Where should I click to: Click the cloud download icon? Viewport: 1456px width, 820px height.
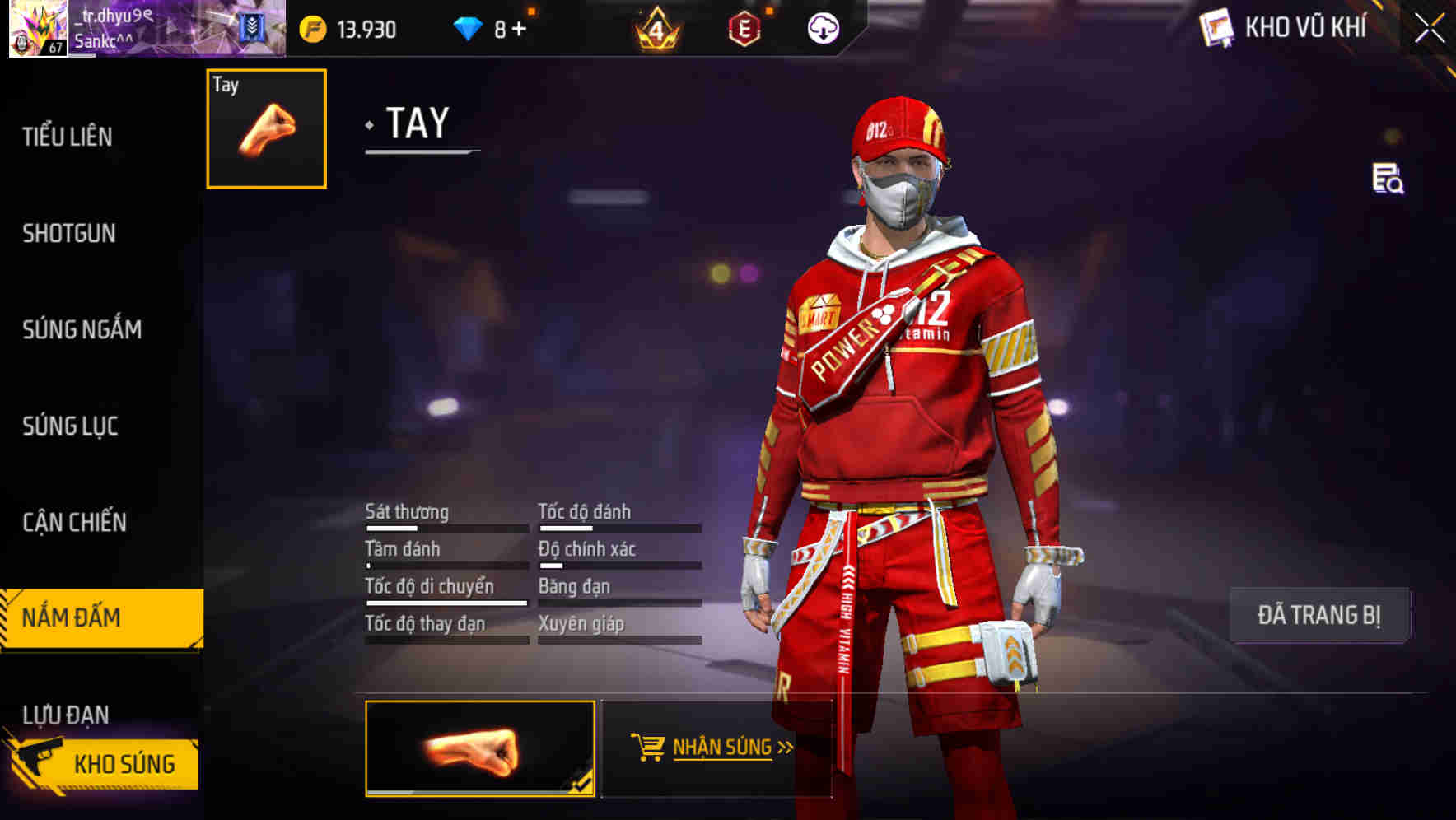[x=823, y=27]
